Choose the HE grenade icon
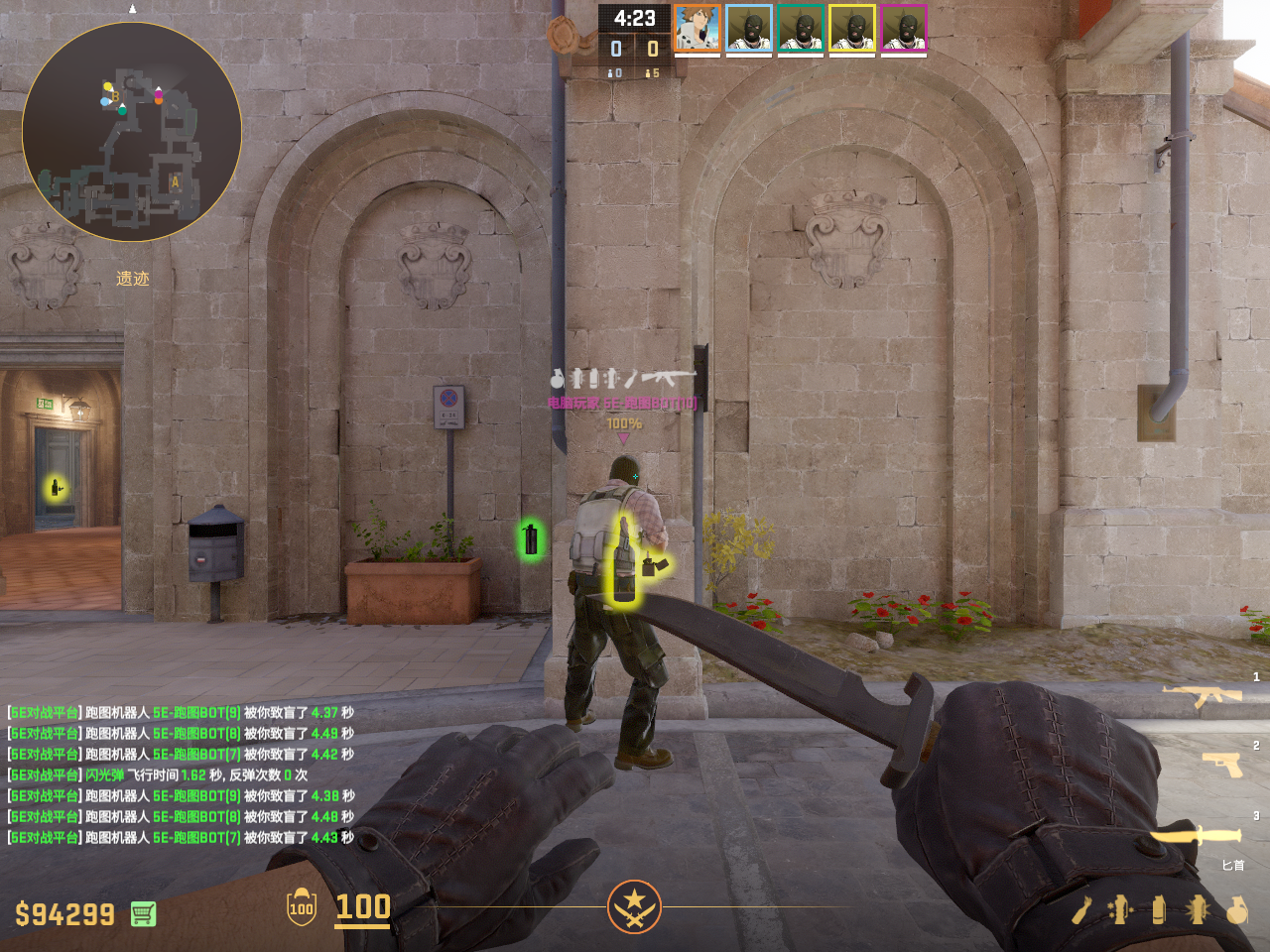The width and height of the screenshot is (1270, 952). (1236, 909)
